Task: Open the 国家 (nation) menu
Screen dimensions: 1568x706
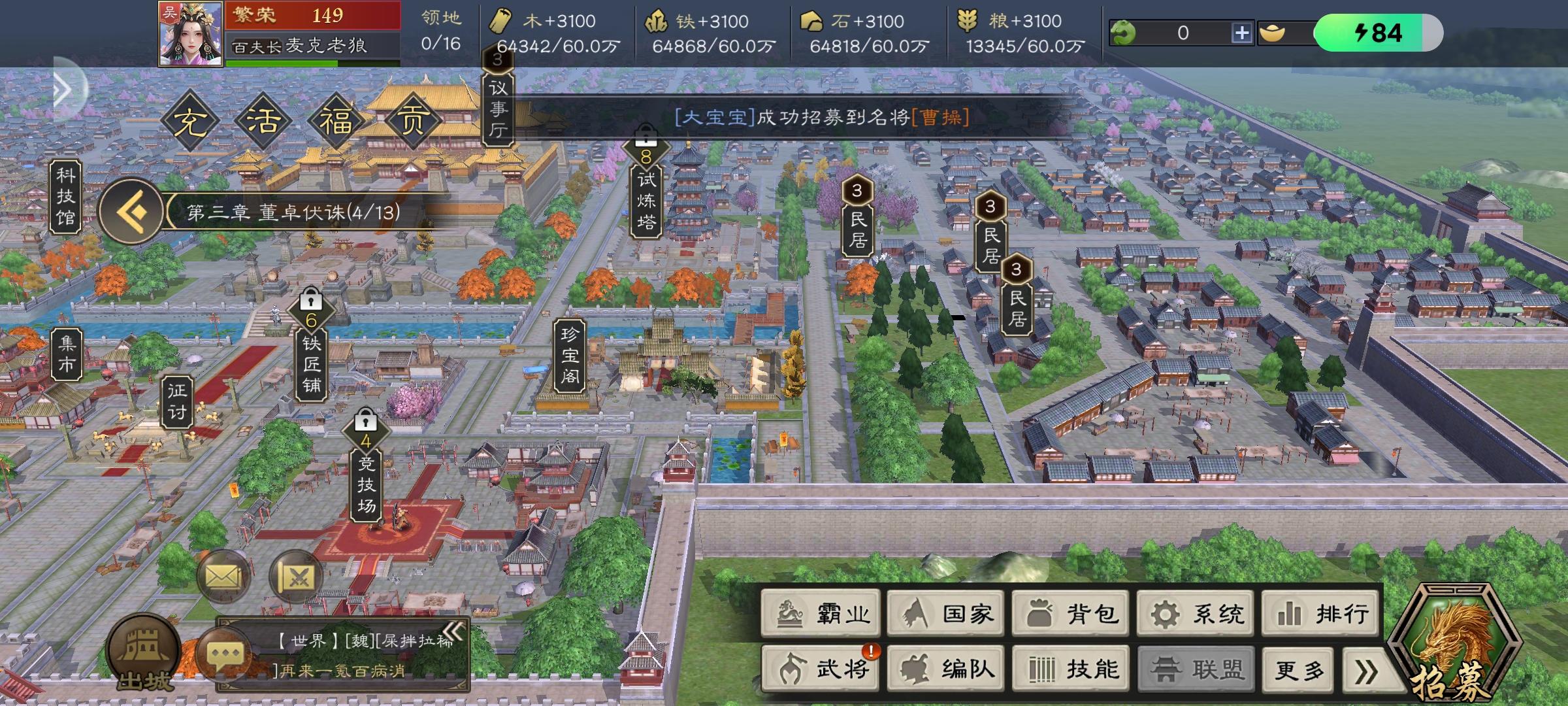Action: click(945, 613)
